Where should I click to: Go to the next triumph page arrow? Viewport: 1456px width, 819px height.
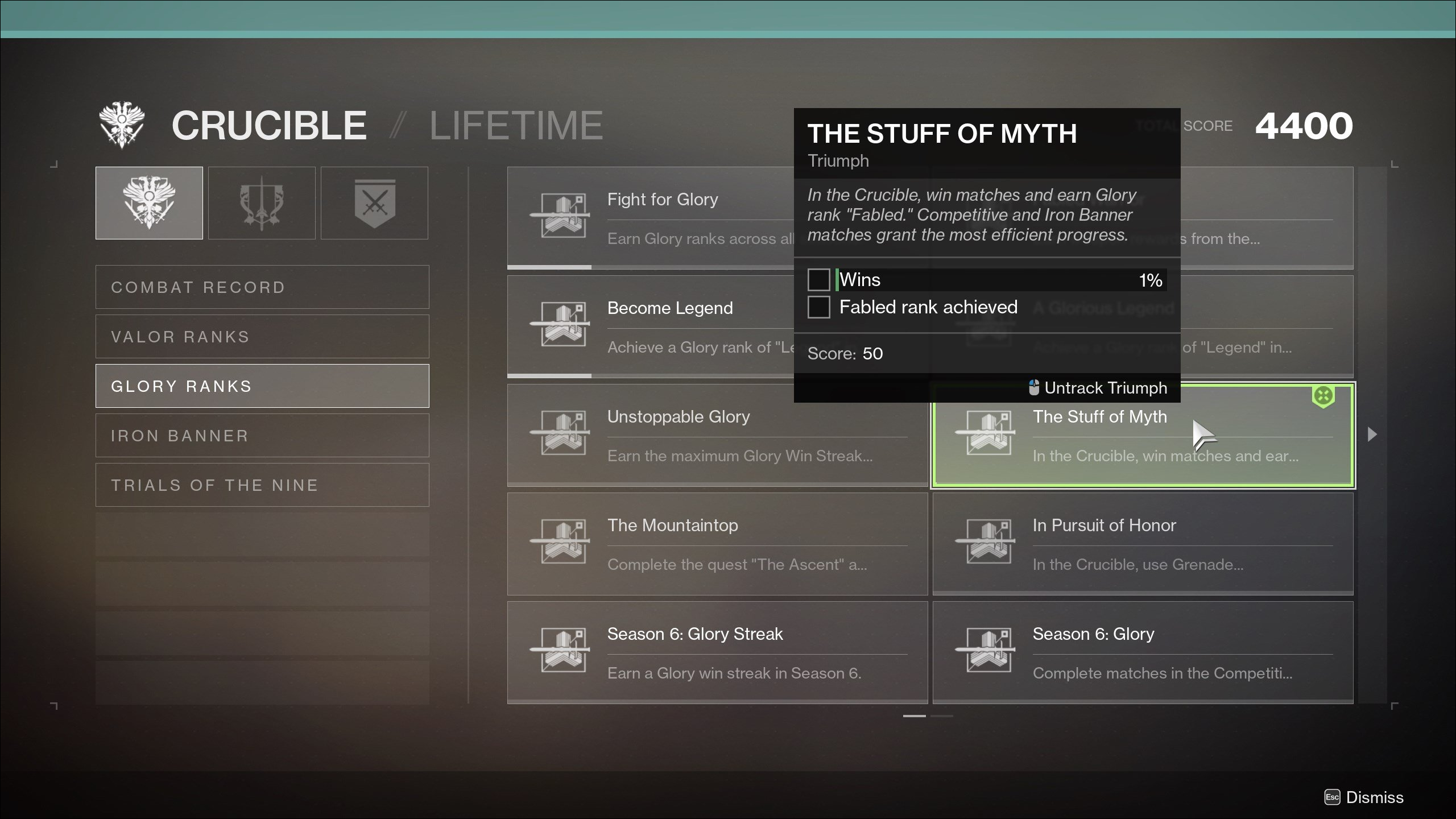[1372, 435]
